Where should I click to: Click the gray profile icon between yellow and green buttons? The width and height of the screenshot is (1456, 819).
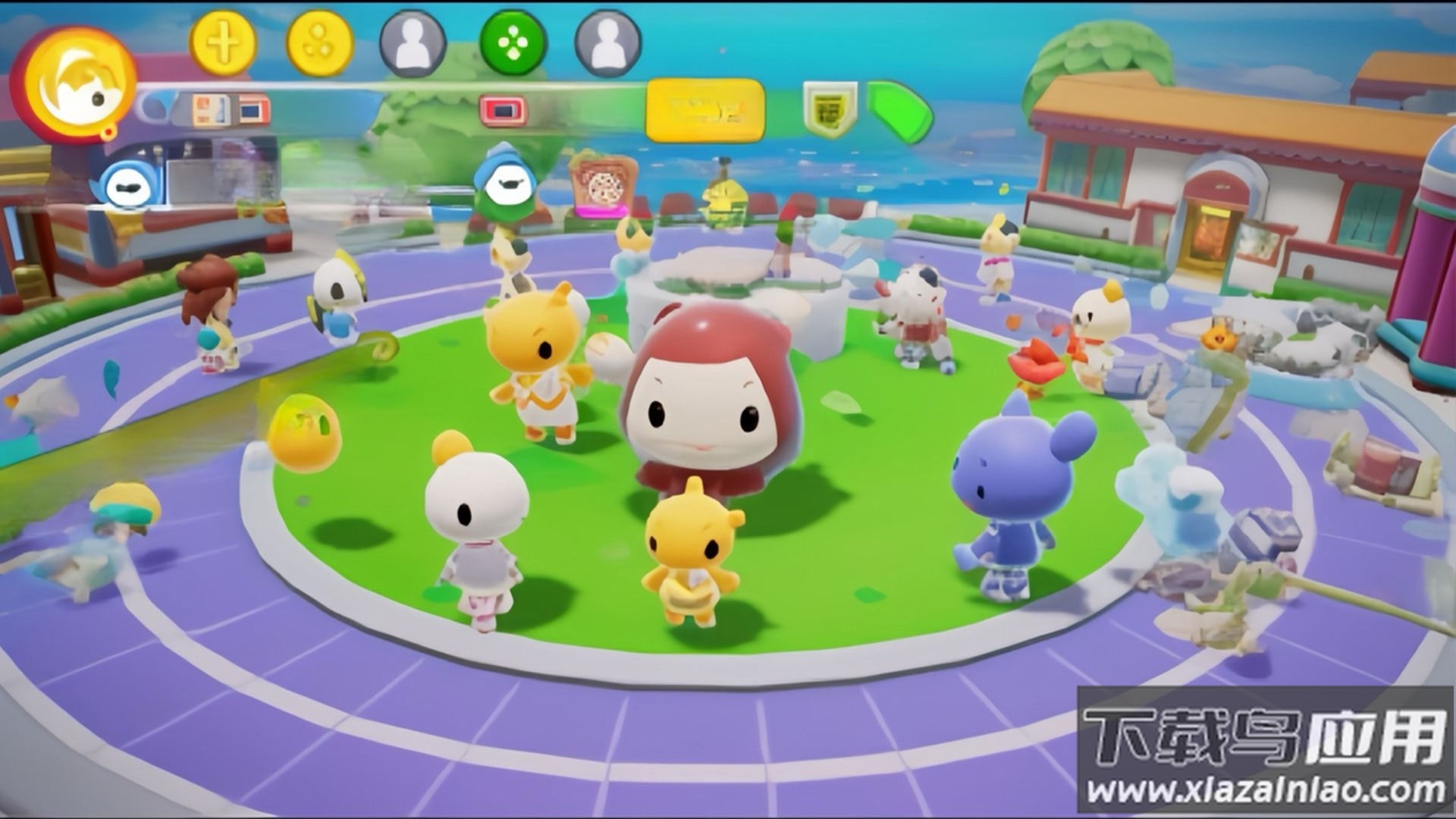click(x=413, y=43)
